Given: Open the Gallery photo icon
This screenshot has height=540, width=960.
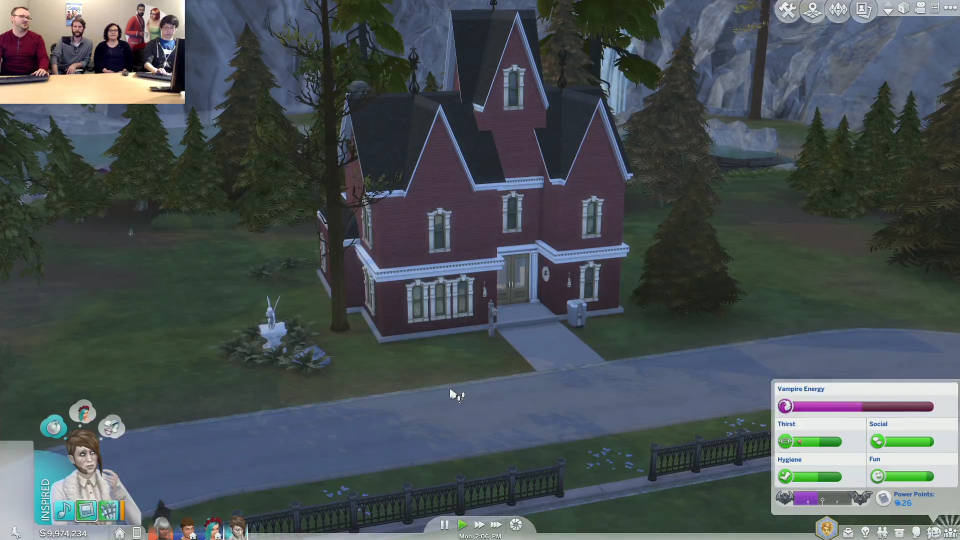Looking at the screenshot, I should coord(863,10).
